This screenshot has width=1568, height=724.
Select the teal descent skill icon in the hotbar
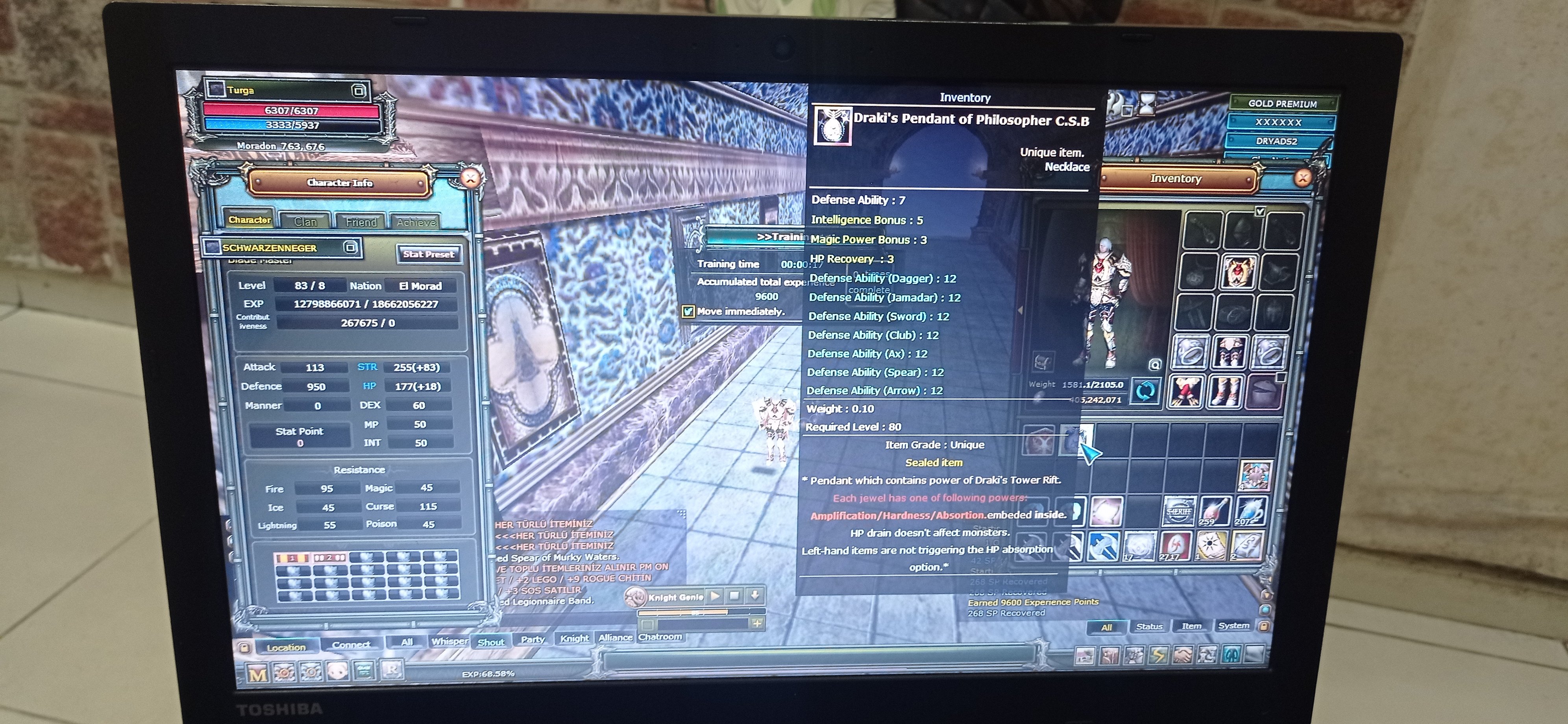point(1232,655)
